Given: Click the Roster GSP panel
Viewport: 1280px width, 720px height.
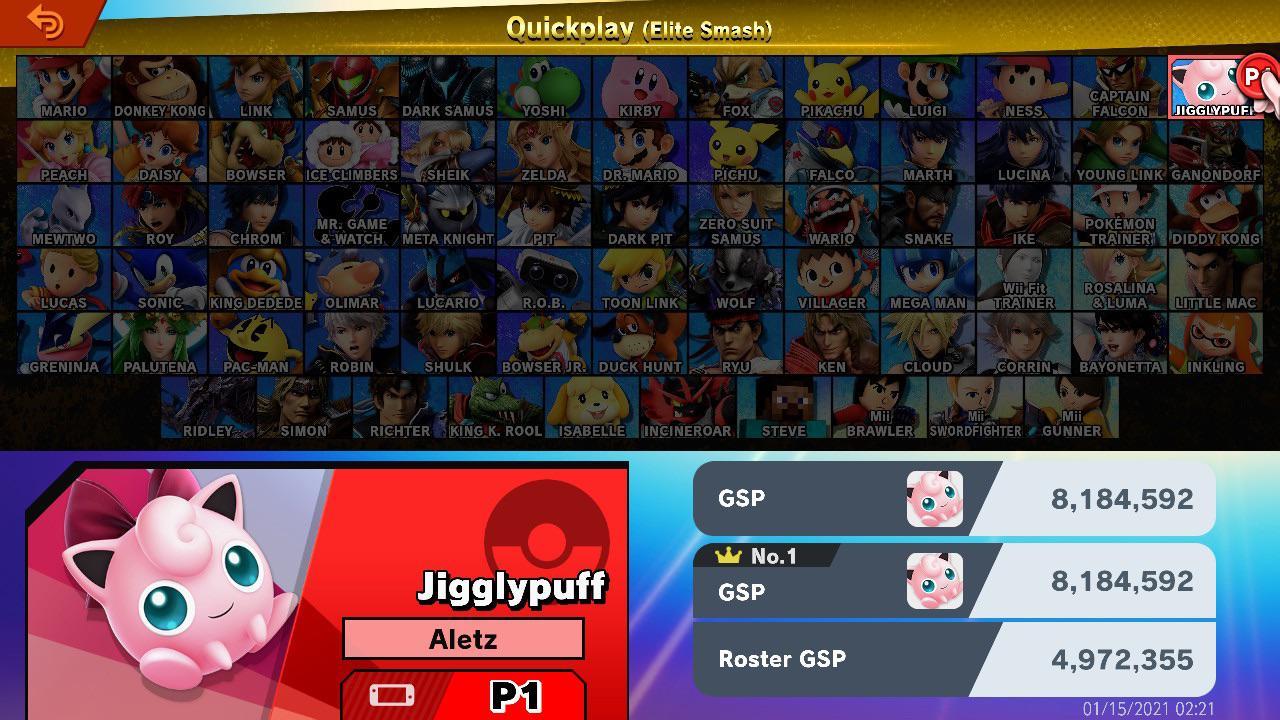Looking at the screenshot, I should coord(950,659).
